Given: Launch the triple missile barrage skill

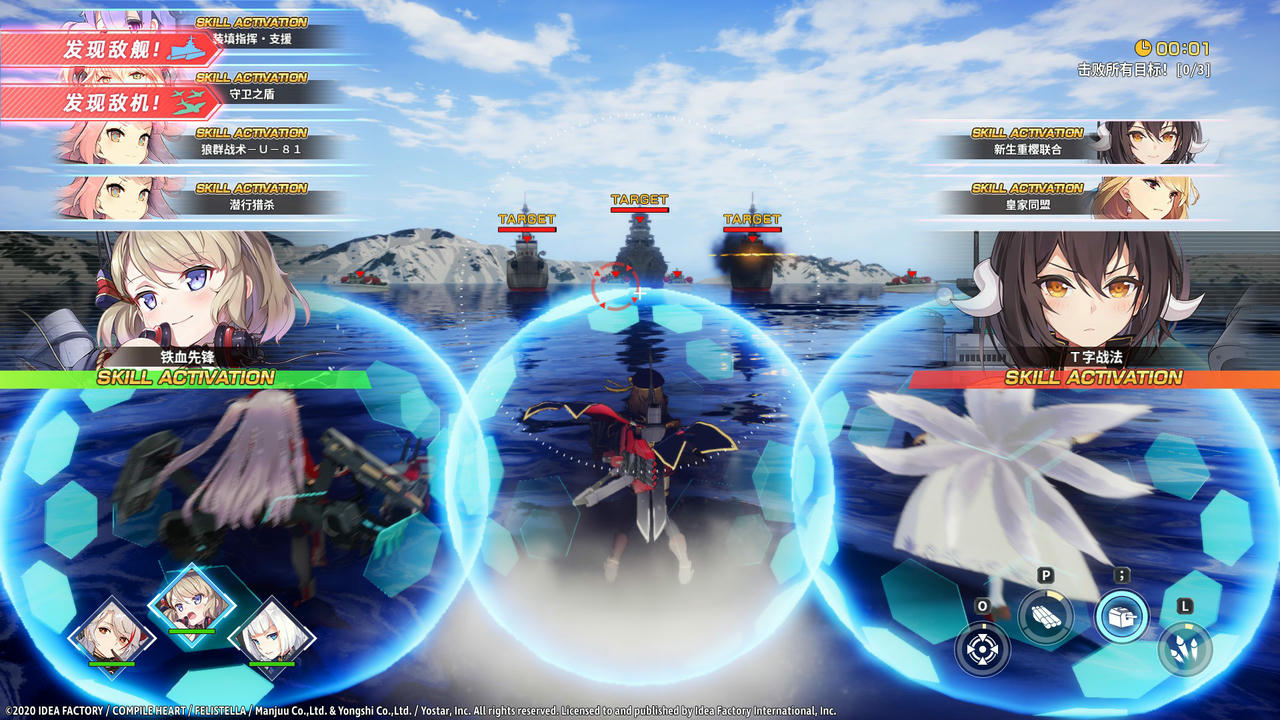Looking at the screenshot, I should (1185, 648).
